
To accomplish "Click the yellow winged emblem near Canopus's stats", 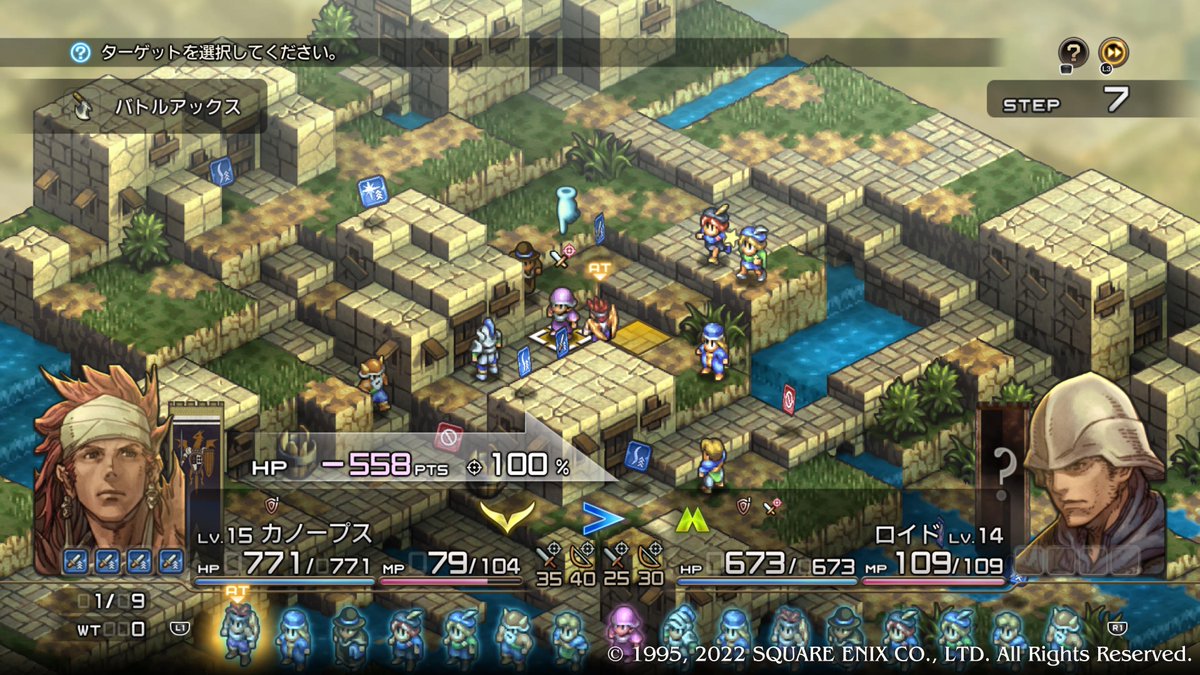I will point(507,516).
